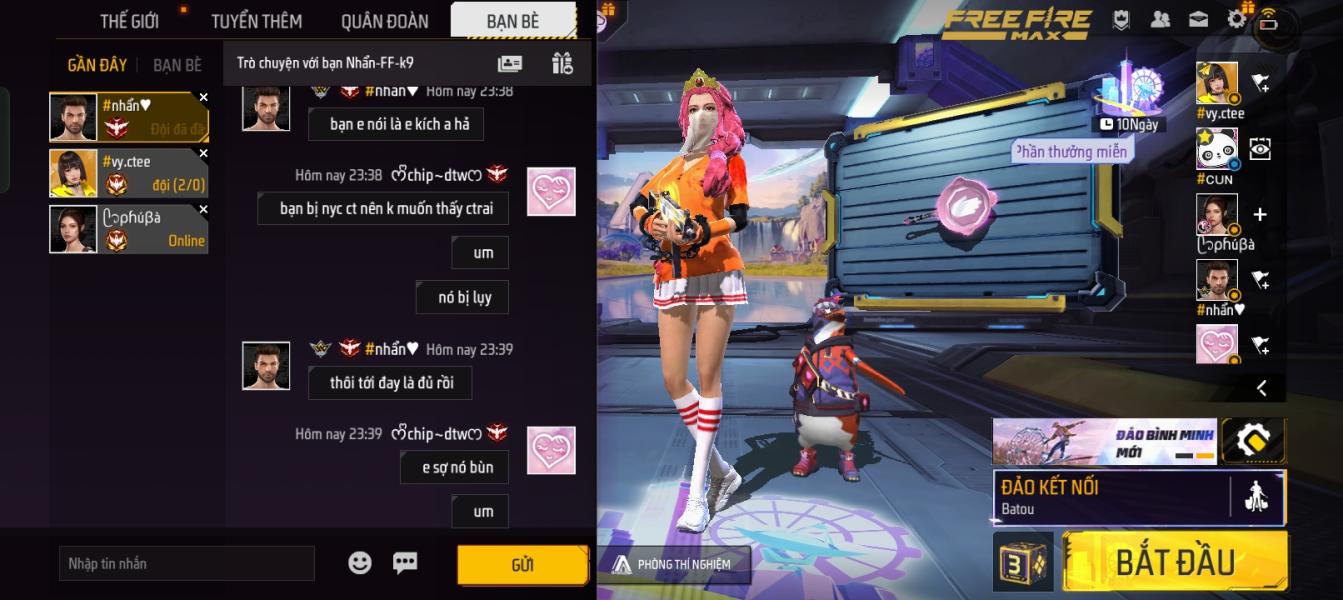This screenshot has height=600, width=1343.
Task: View the friend's profile card icon
Action: pyautogui.click(x=510, y=63)
